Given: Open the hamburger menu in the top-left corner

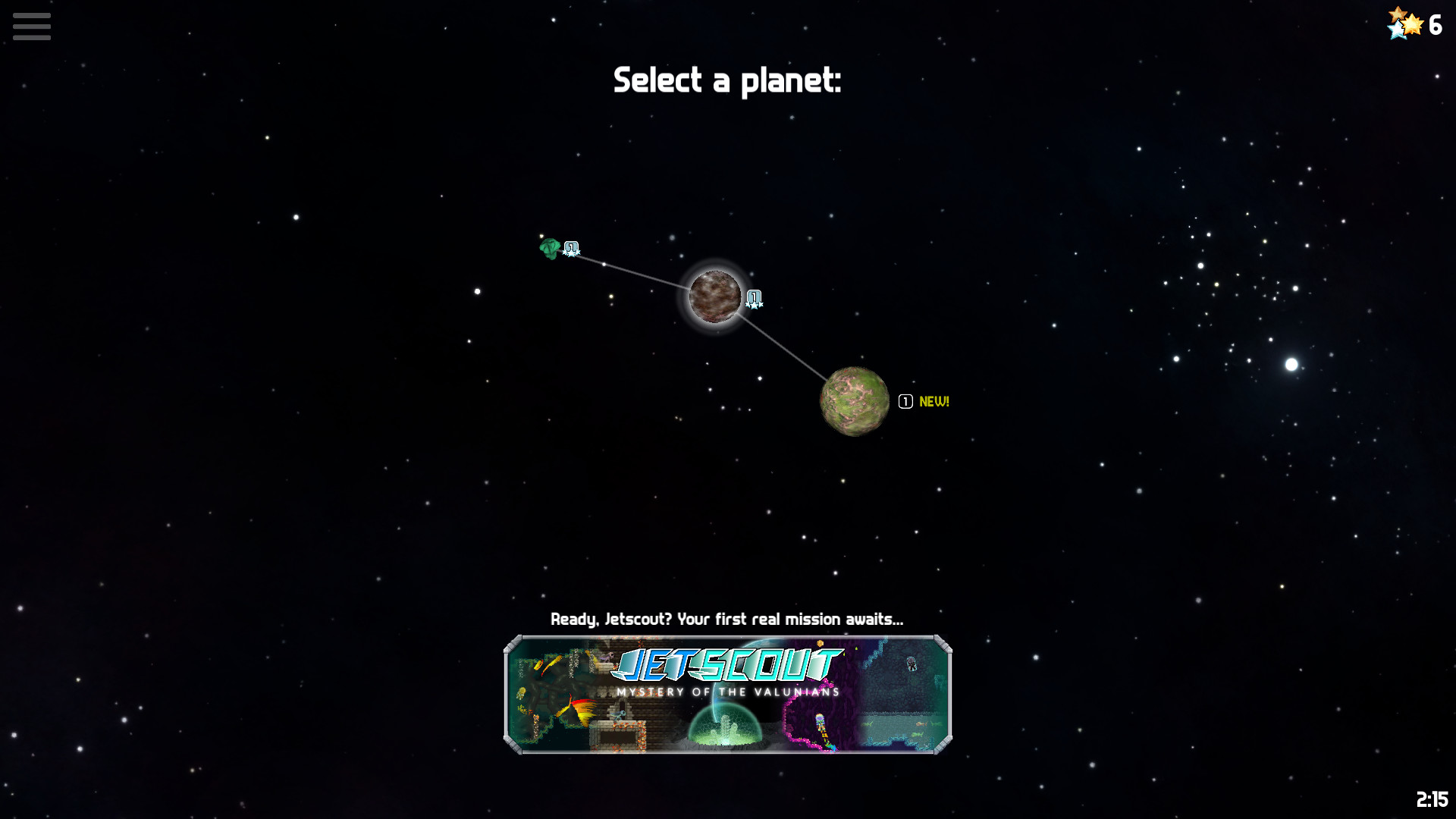Looking at the screenshot, I should click(x=32, y=26).
